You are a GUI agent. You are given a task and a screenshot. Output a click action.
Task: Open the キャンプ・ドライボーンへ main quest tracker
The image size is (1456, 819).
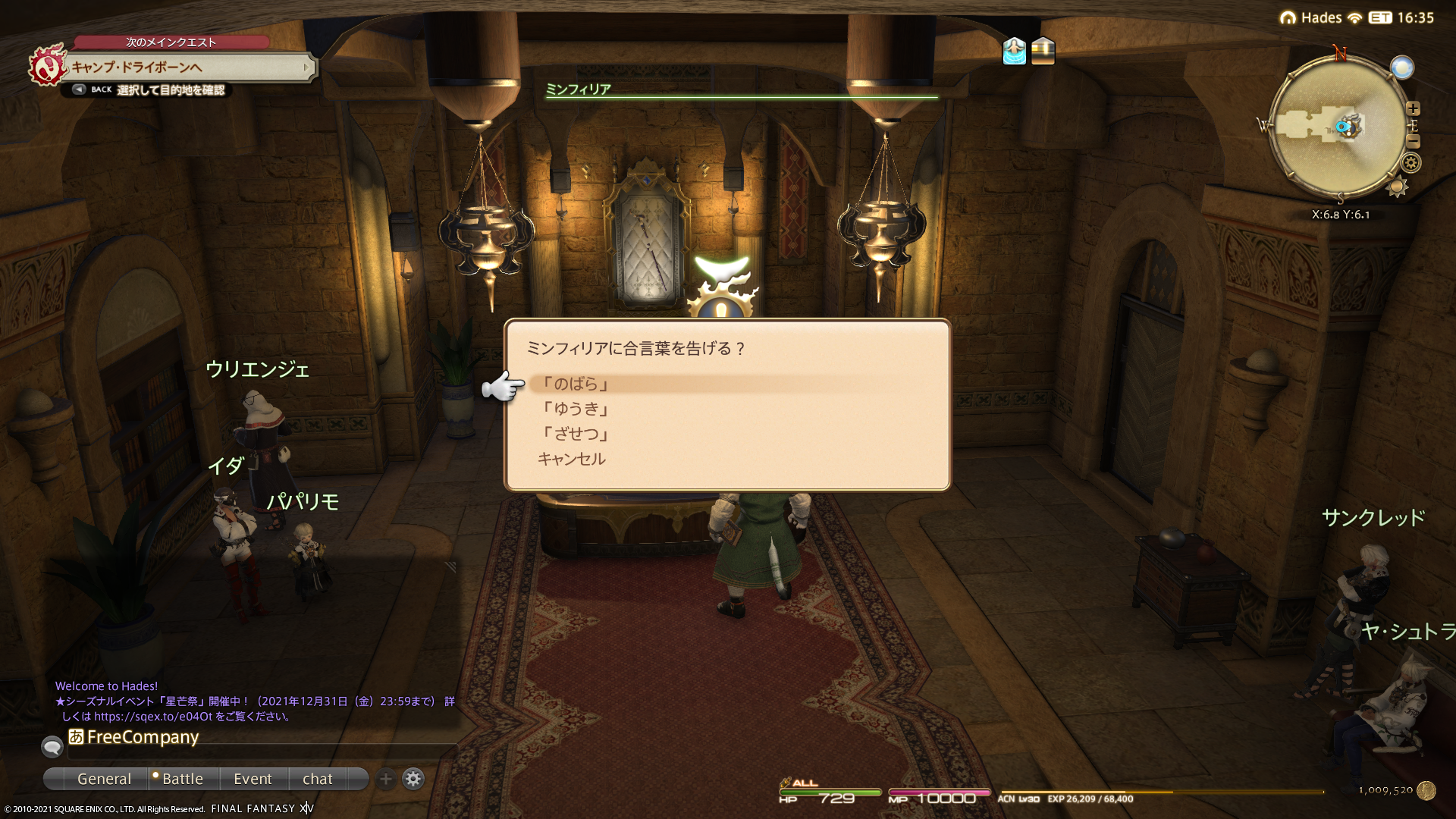point(190,67)
